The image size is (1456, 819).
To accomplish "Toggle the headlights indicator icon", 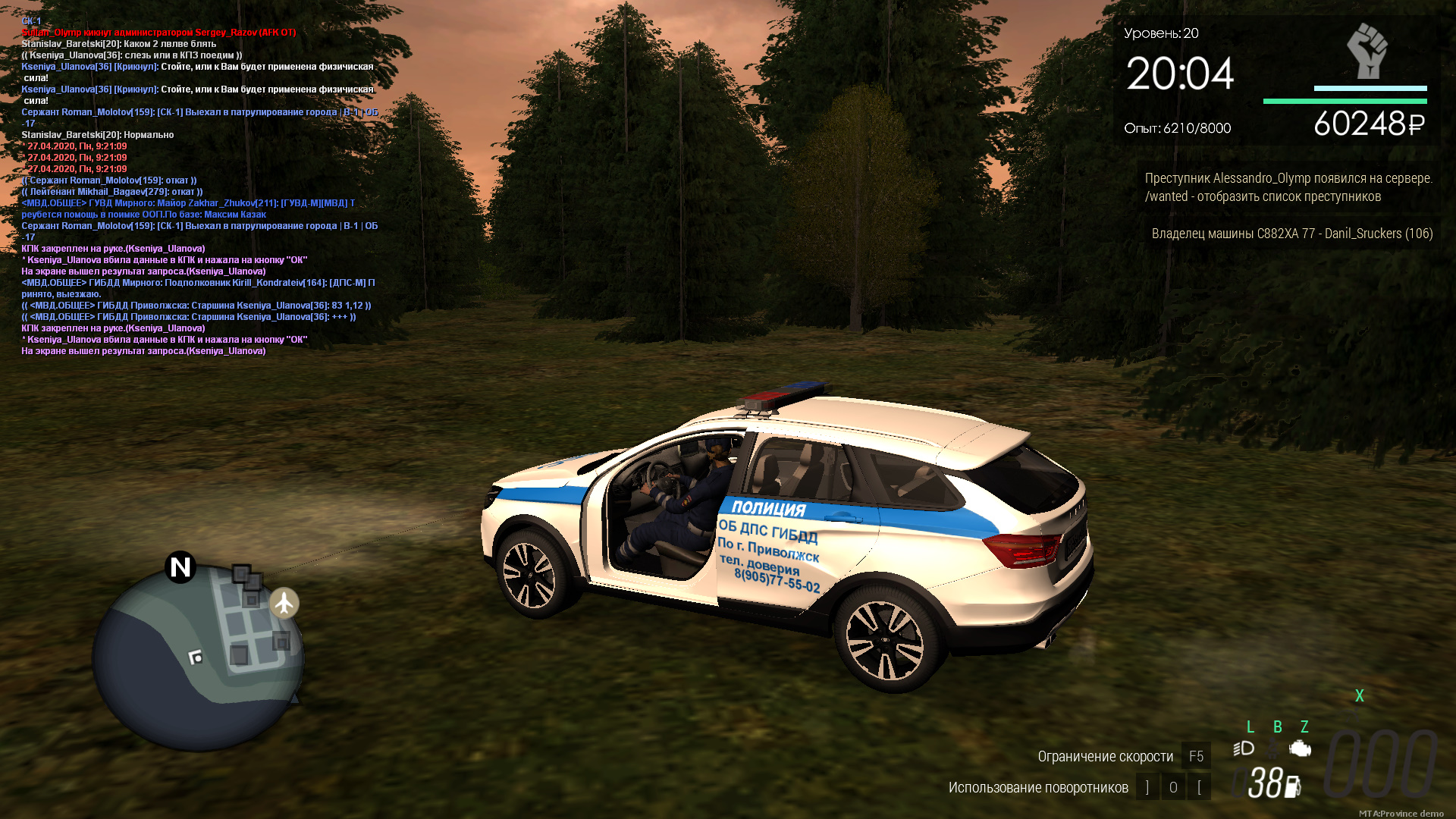I will tap(1244, 748).
